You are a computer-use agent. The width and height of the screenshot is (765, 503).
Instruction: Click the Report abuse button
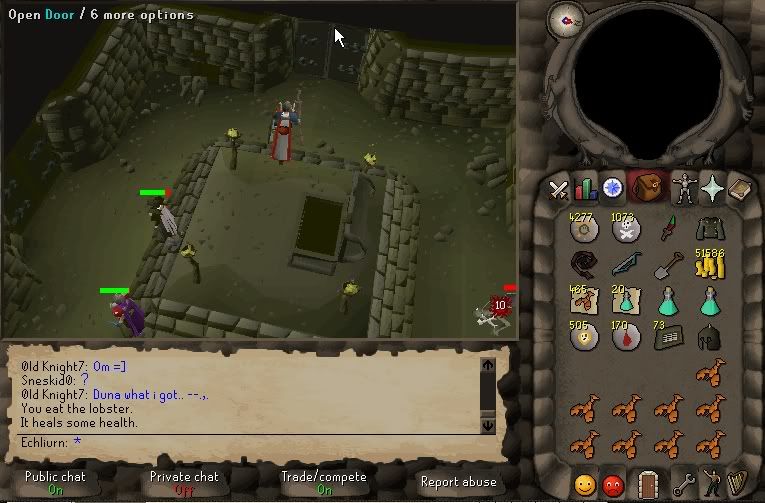tap(458, 482)
